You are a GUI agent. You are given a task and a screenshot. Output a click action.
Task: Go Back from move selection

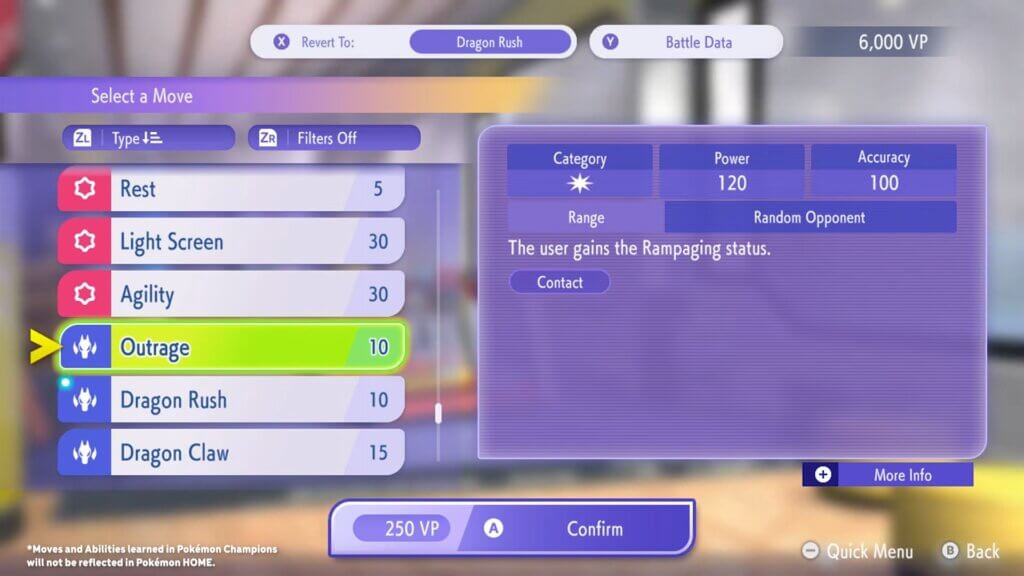click(x=970, y=551)
